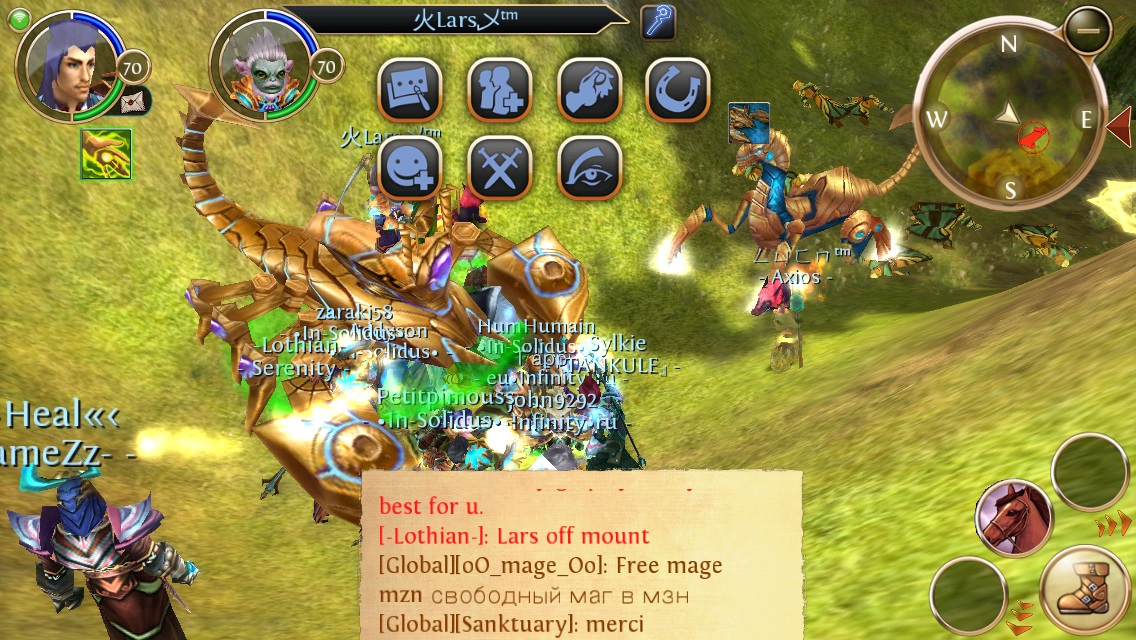Tap the green connection signal indicator
Image resolution: width=1136 pixels, height=640 pixels.
click(21, 16)
